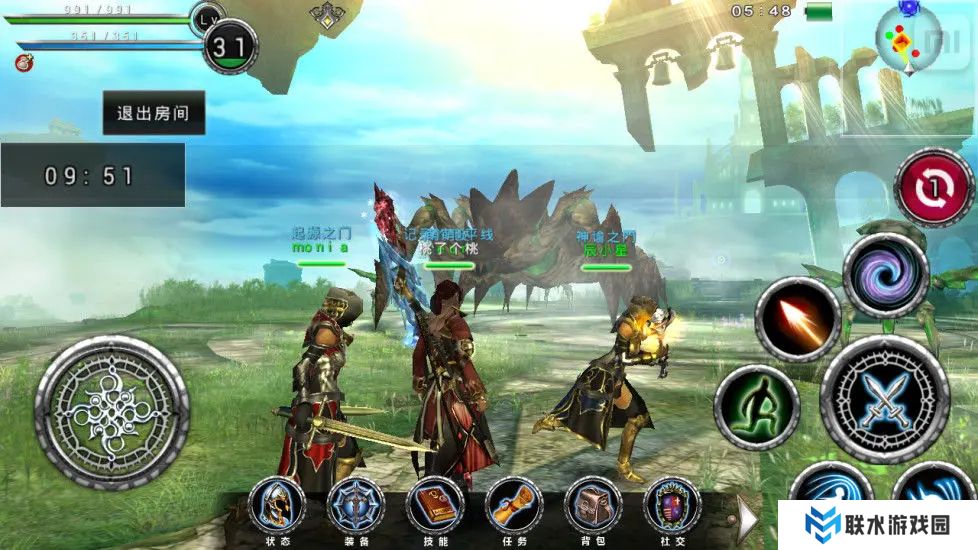Open the 任务 quest scroll

(x=514, y=504)
